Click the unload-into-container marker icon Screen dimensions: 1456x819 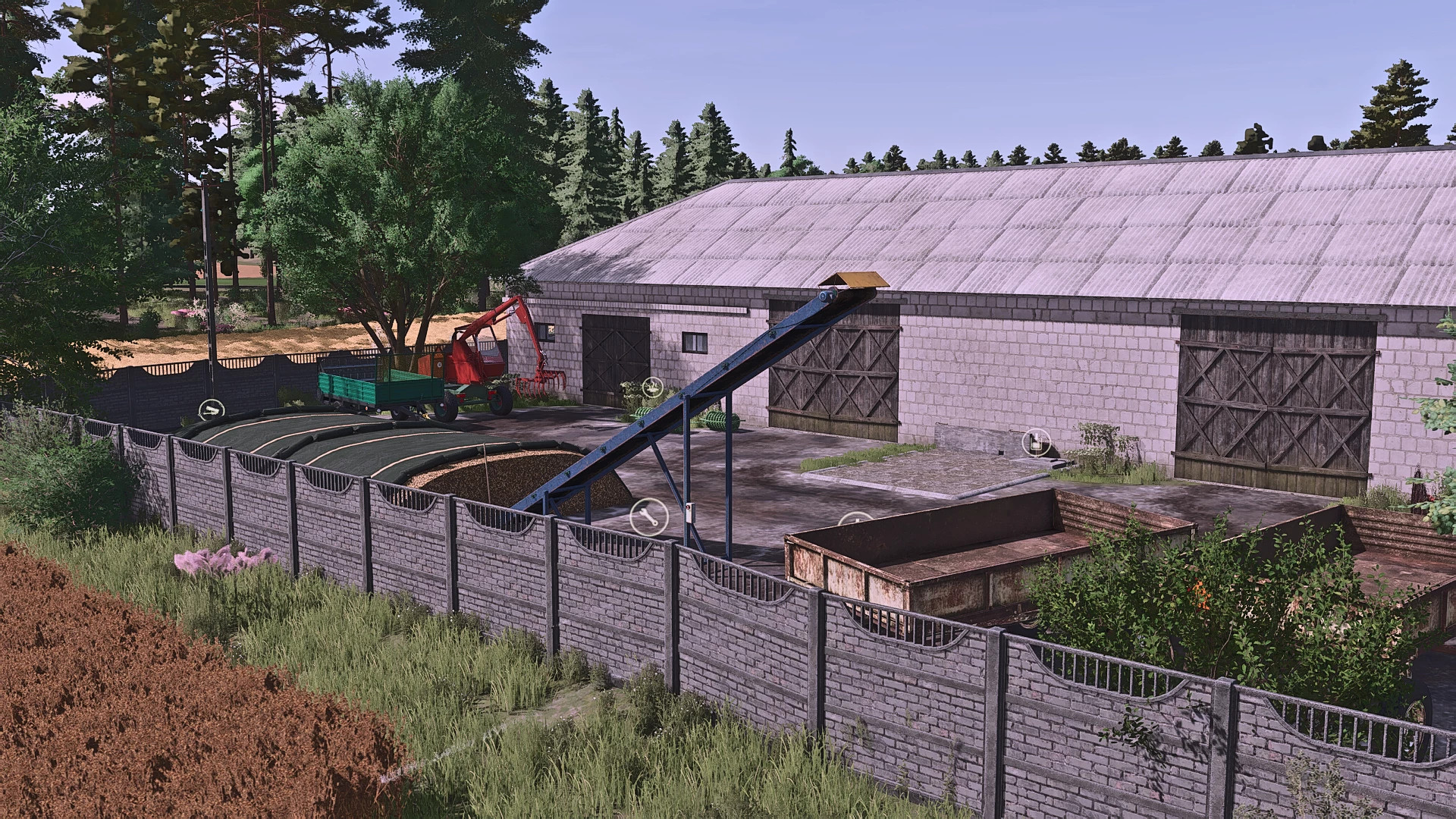click(1035, 441)
